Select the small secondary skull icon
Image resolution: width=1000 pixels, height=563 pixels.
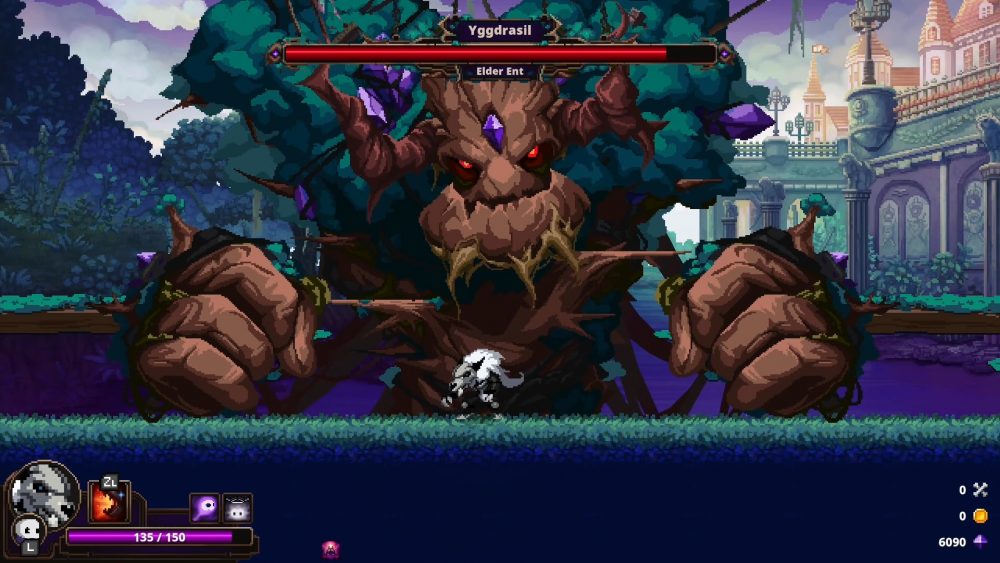(27, 530)
